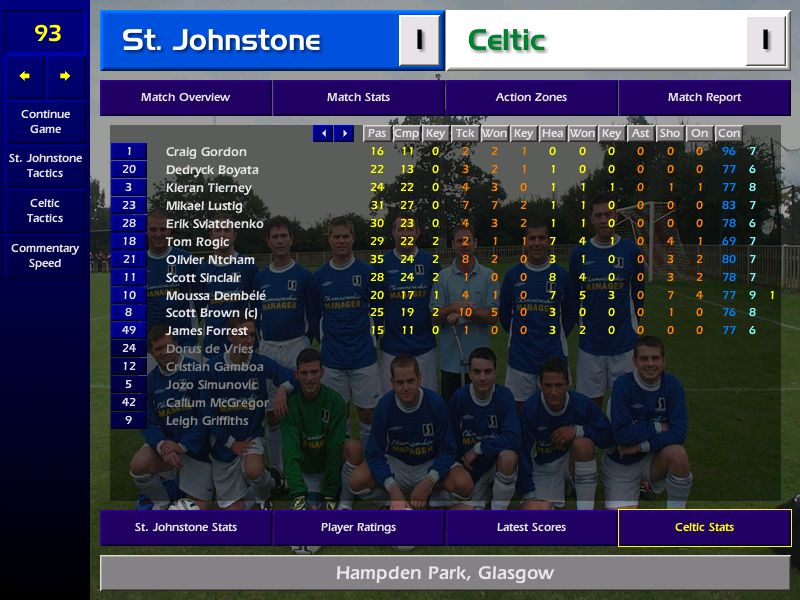Open the Match Report tab
The width and height of the screenshot is (800, 600).
pos(704,98)
